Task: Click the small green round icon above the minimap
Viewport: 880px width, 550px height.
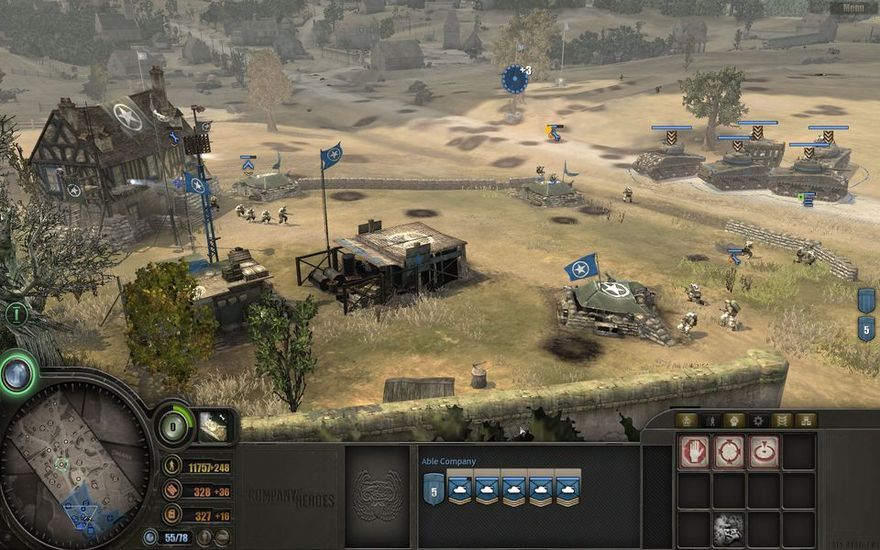Action: [x=15, y=313]
